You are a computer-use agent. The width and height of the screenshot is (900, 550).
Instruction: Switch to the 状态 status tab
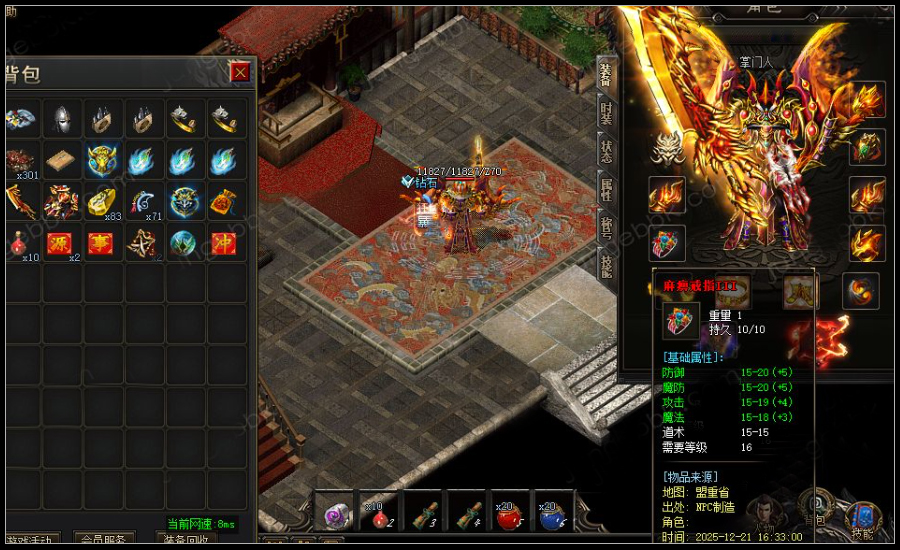click(x=605, y=151)
